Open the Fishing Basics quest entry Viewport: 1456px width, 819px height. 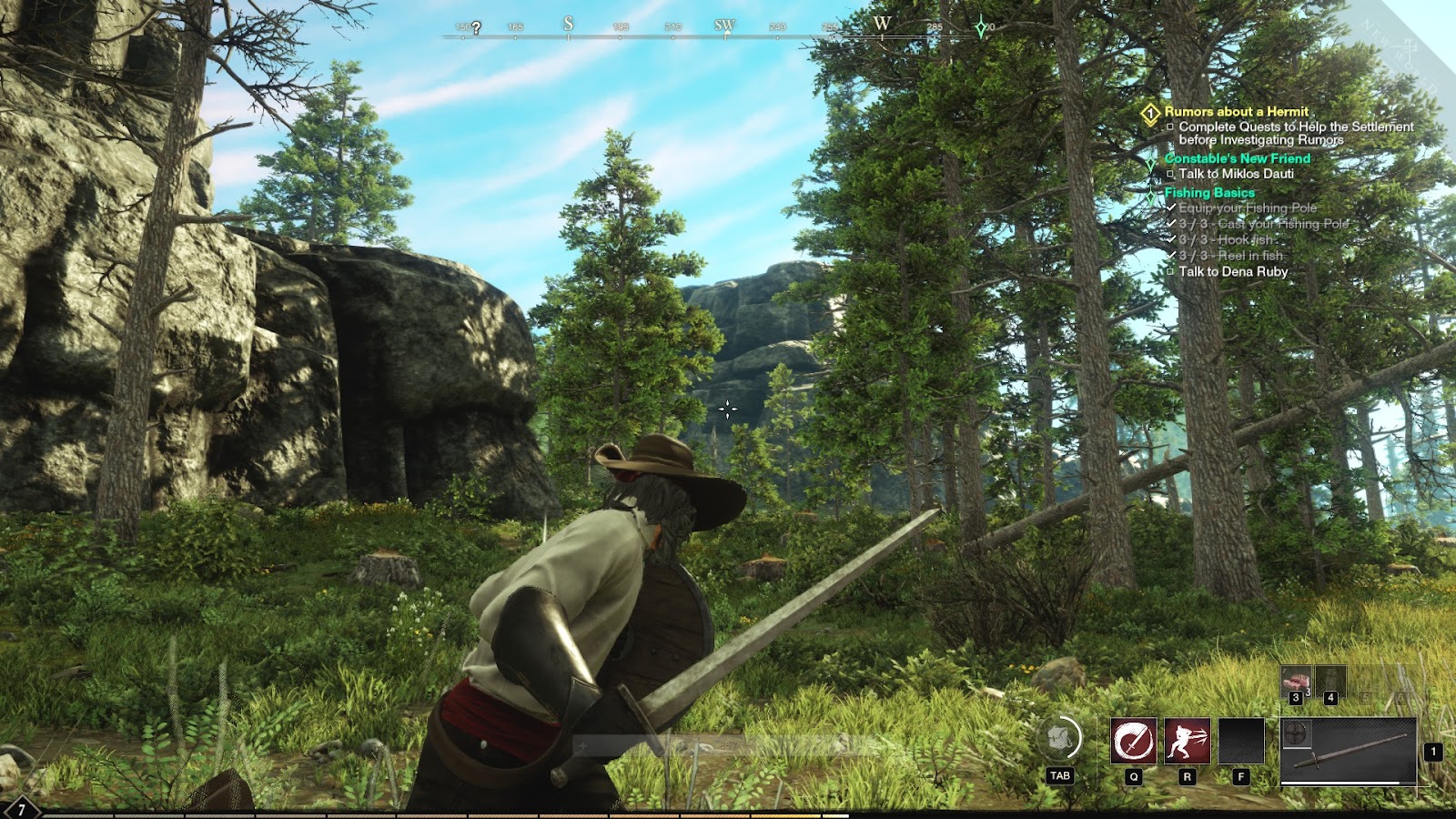pos(1208,193)
